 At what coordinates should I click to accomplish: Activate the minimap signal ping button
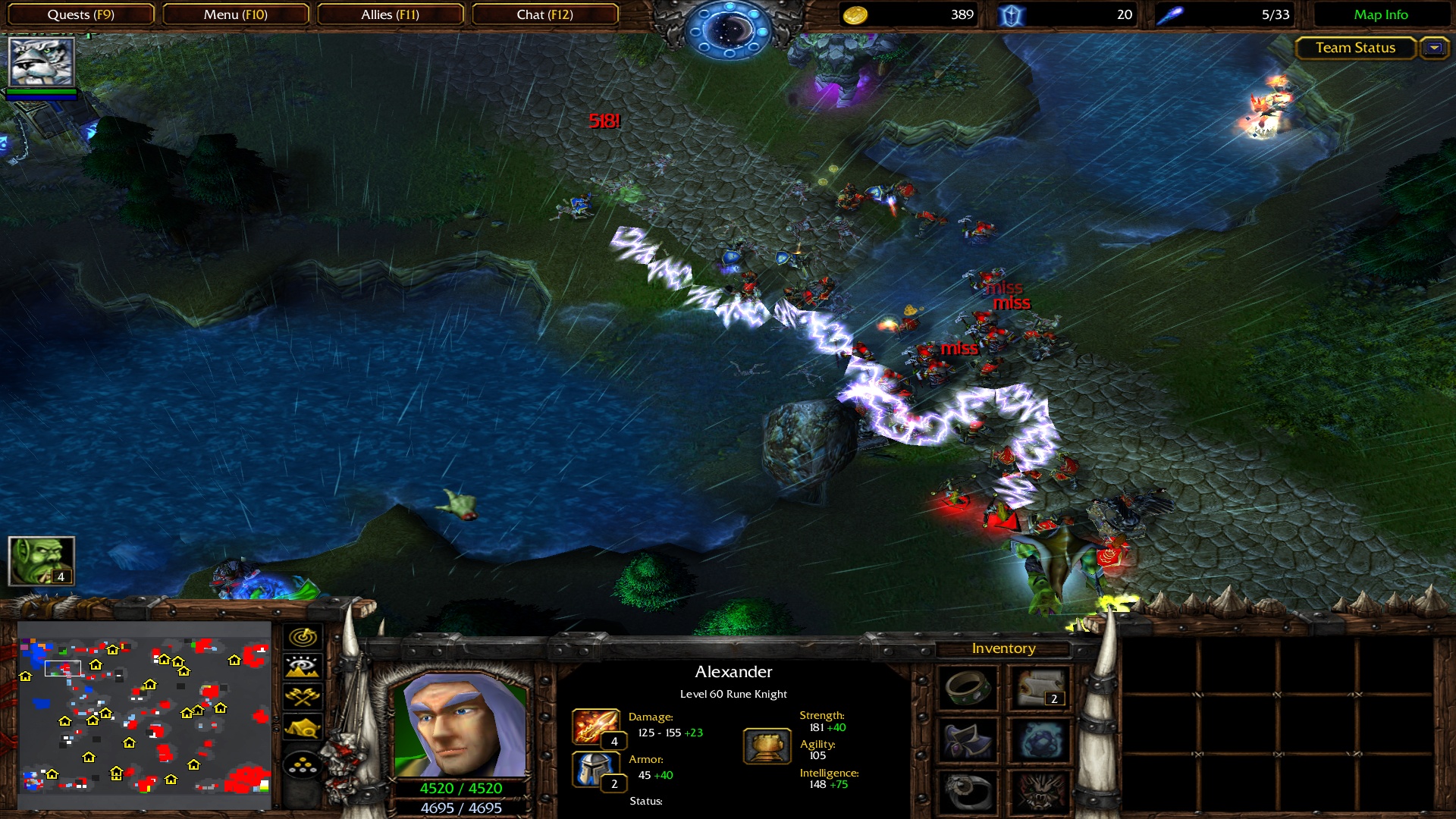tap(303, 637)
